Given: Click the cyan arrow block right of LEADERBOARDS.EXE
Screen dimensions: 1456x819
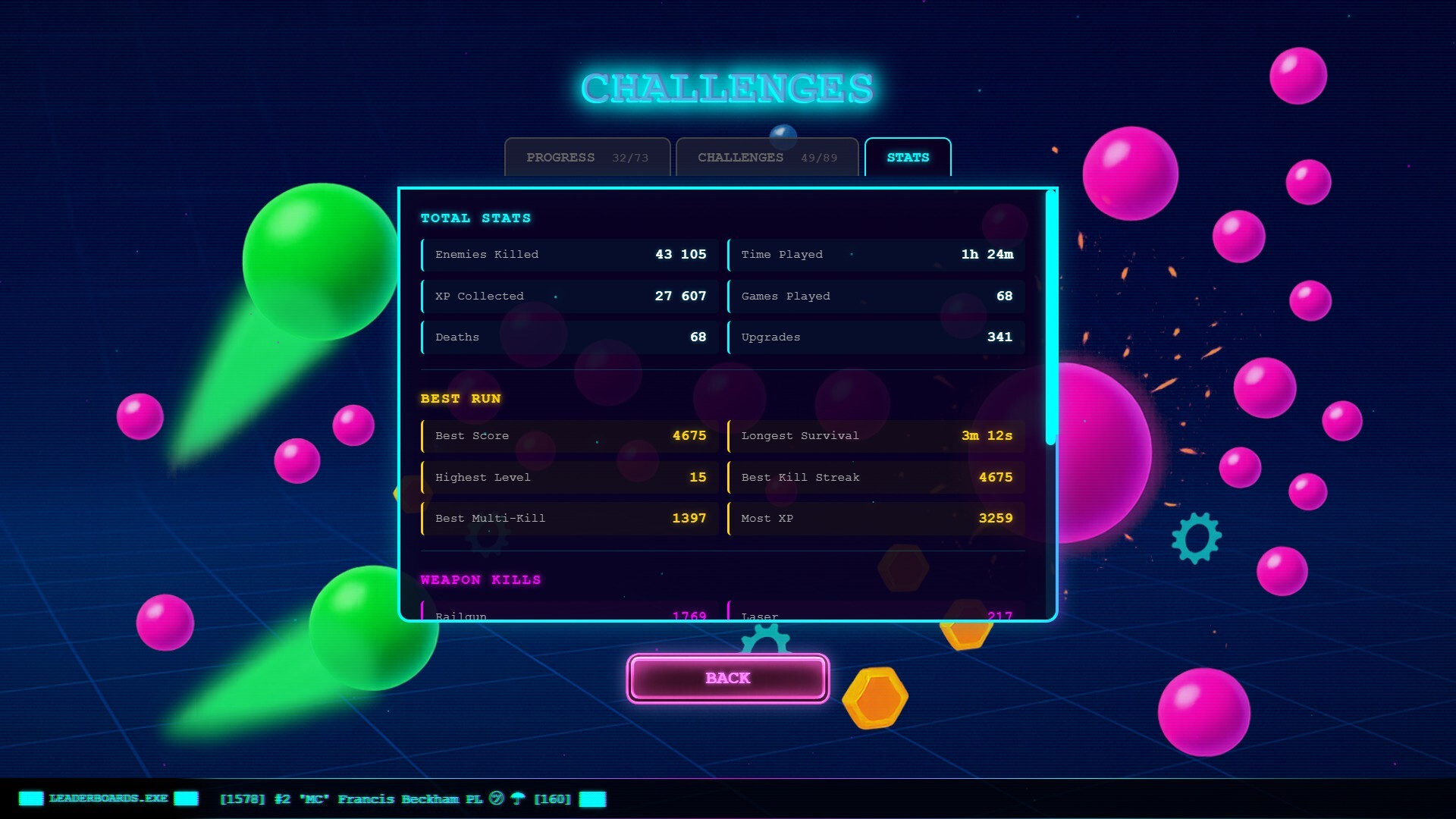Looking at the screenshot, I should tap(187, 799).
